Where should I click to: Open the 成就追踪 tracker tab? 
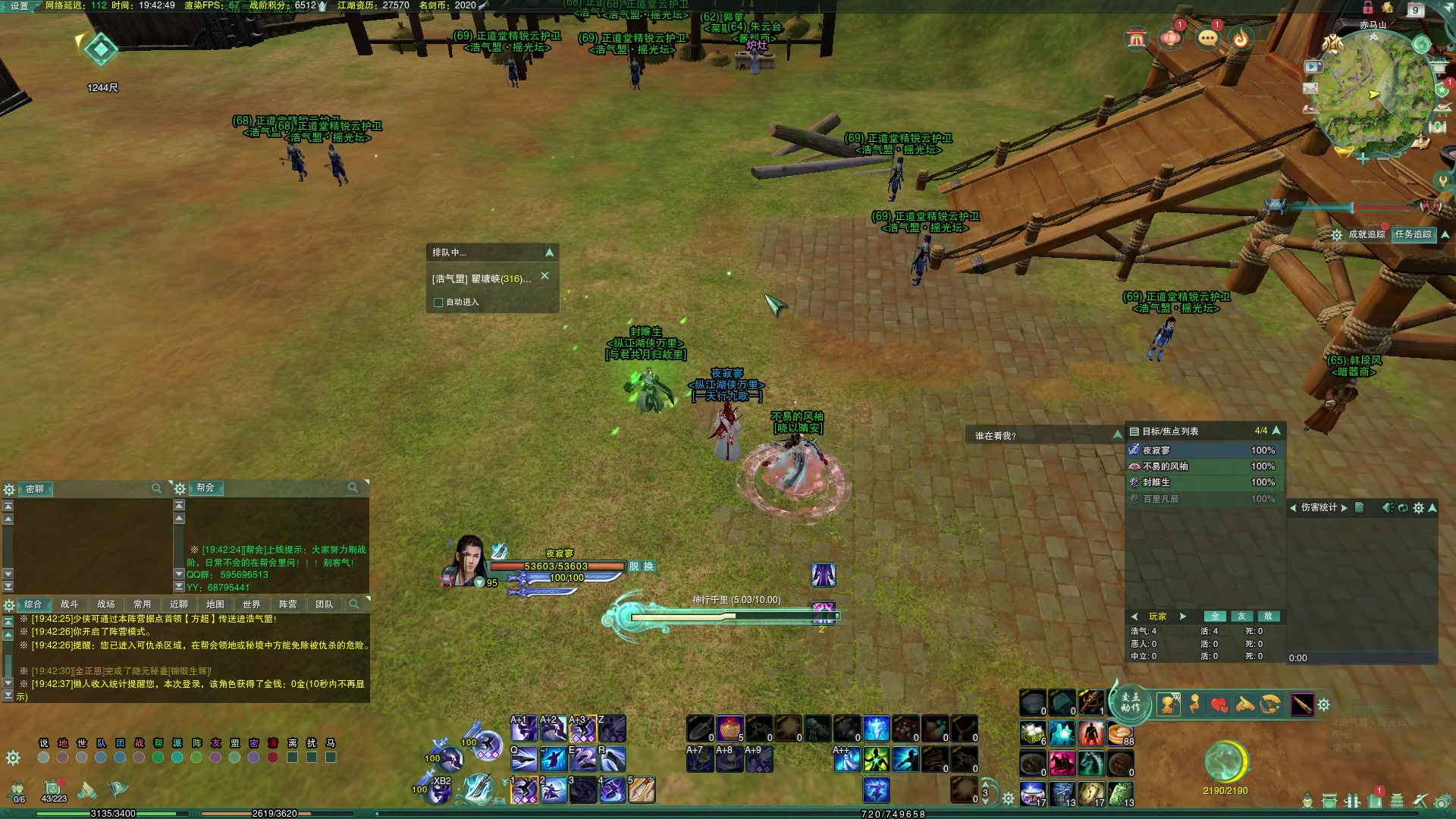(1367, 234)
